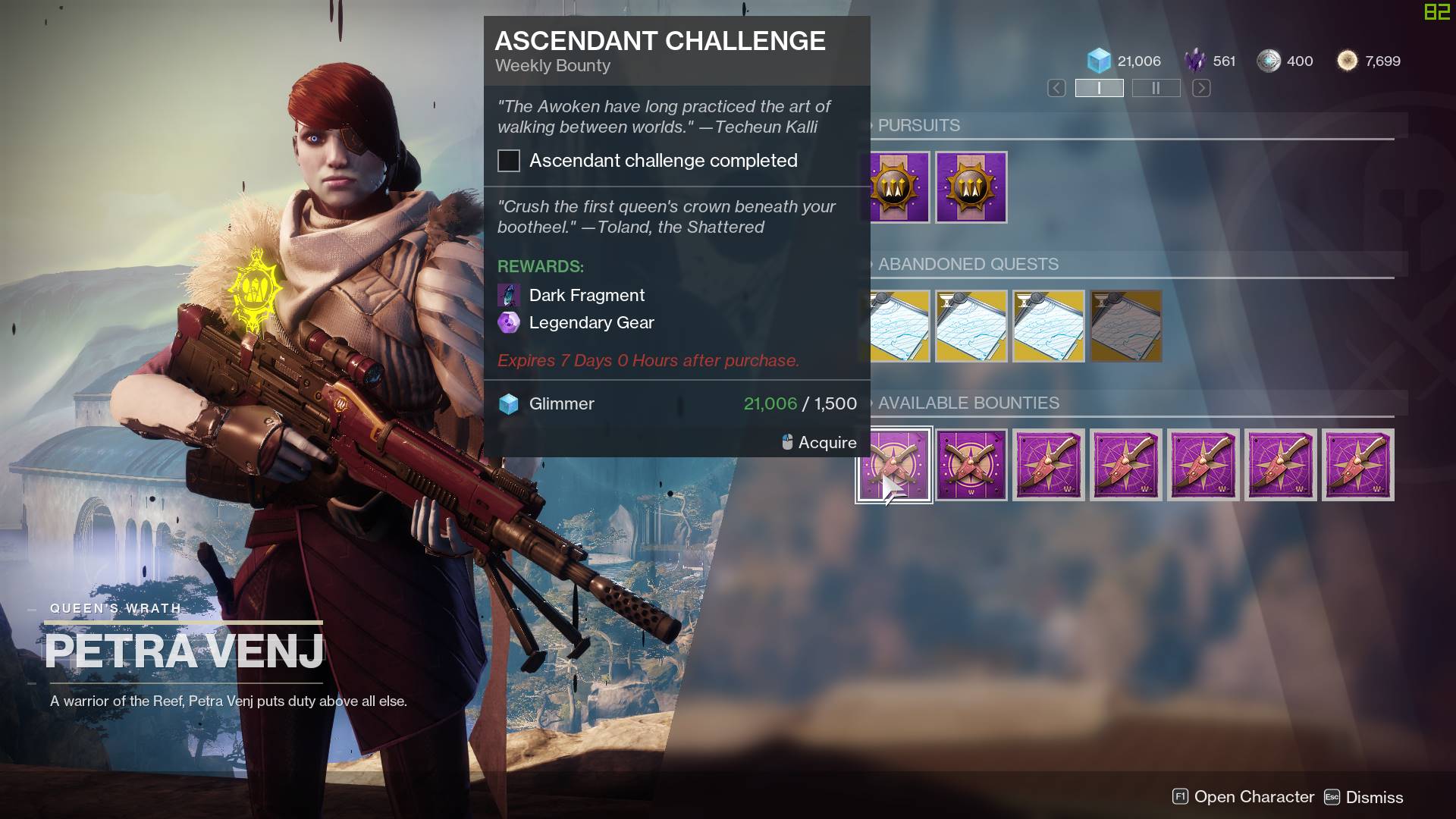Switch to vendor page II
The height and width of the screenshot is (819, 1456).
pos(1155,88)
